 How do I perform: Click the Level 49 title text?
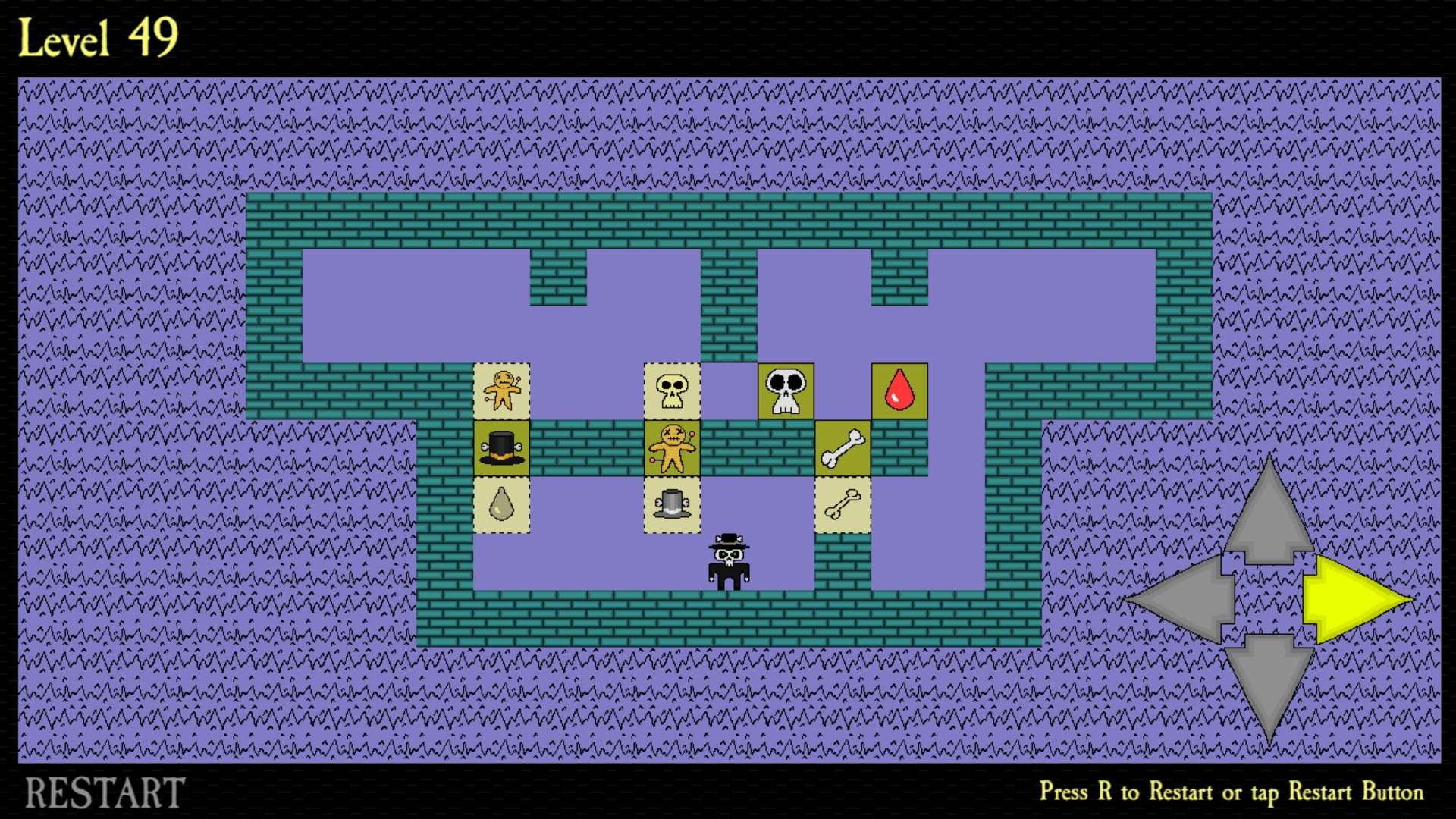pos(99,38)
